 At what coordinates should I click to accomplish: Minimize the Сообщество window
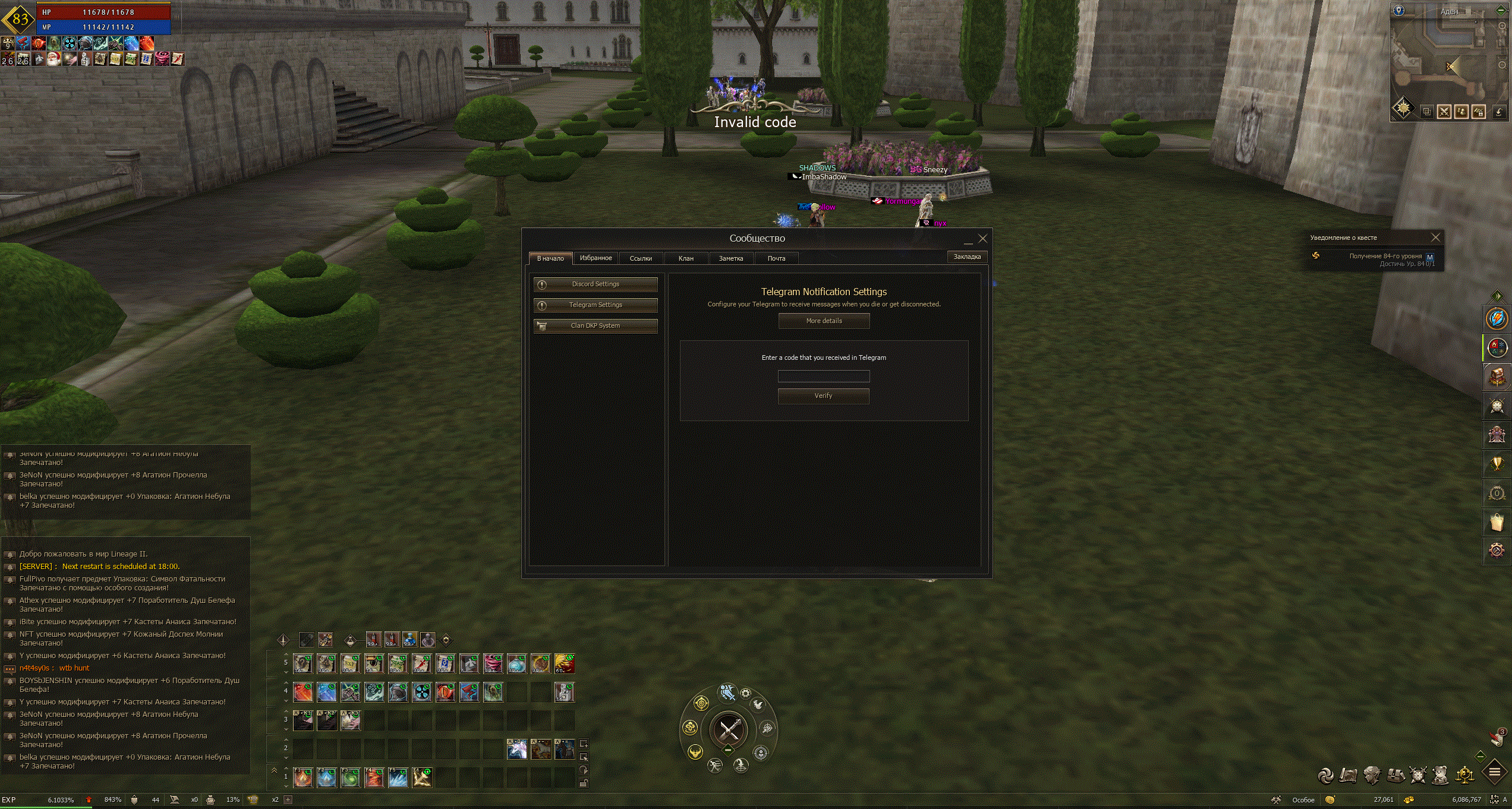point(968,240)
